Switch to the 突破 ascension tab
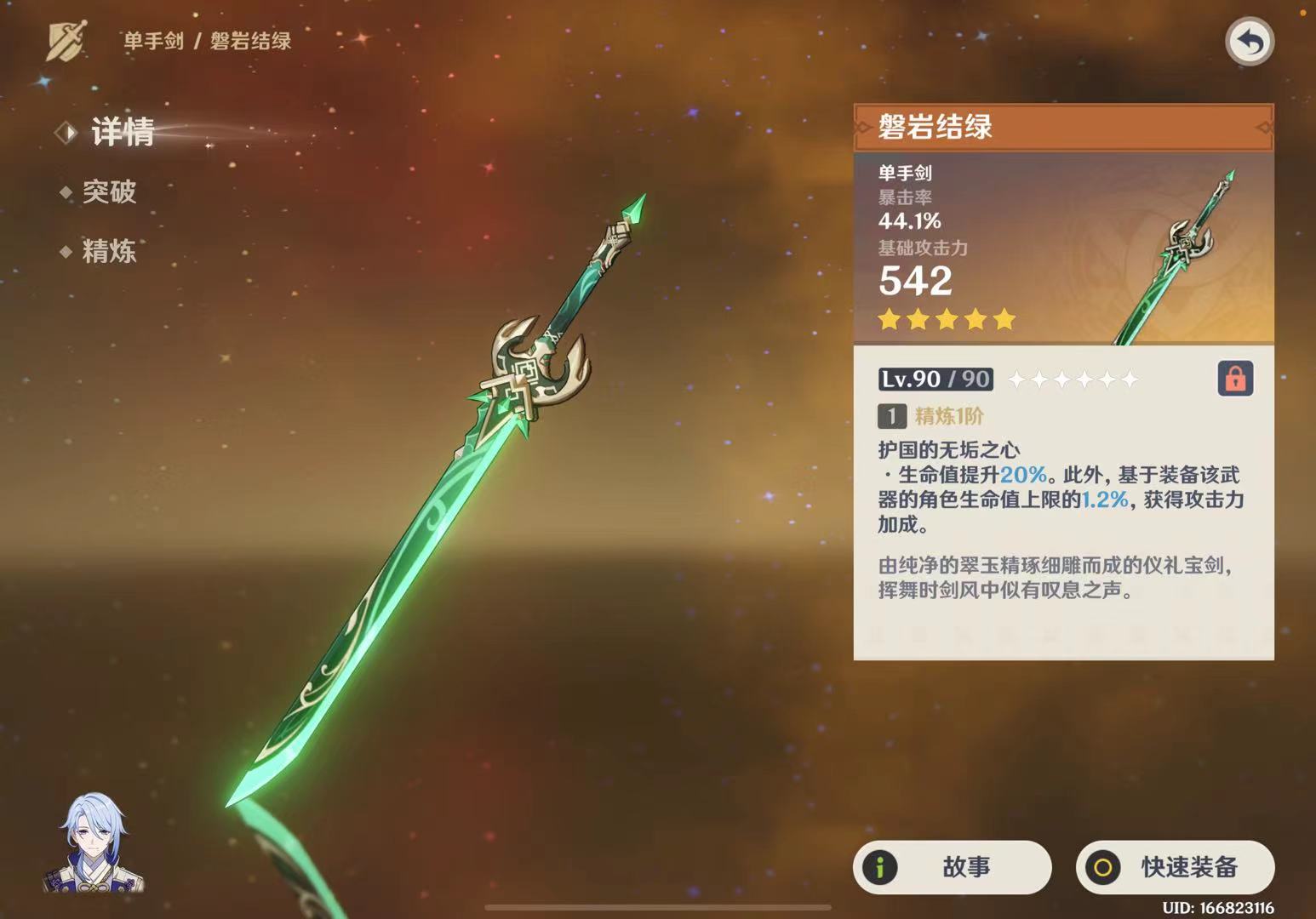This screenshot has width=1316, height=919. point(109,192)
